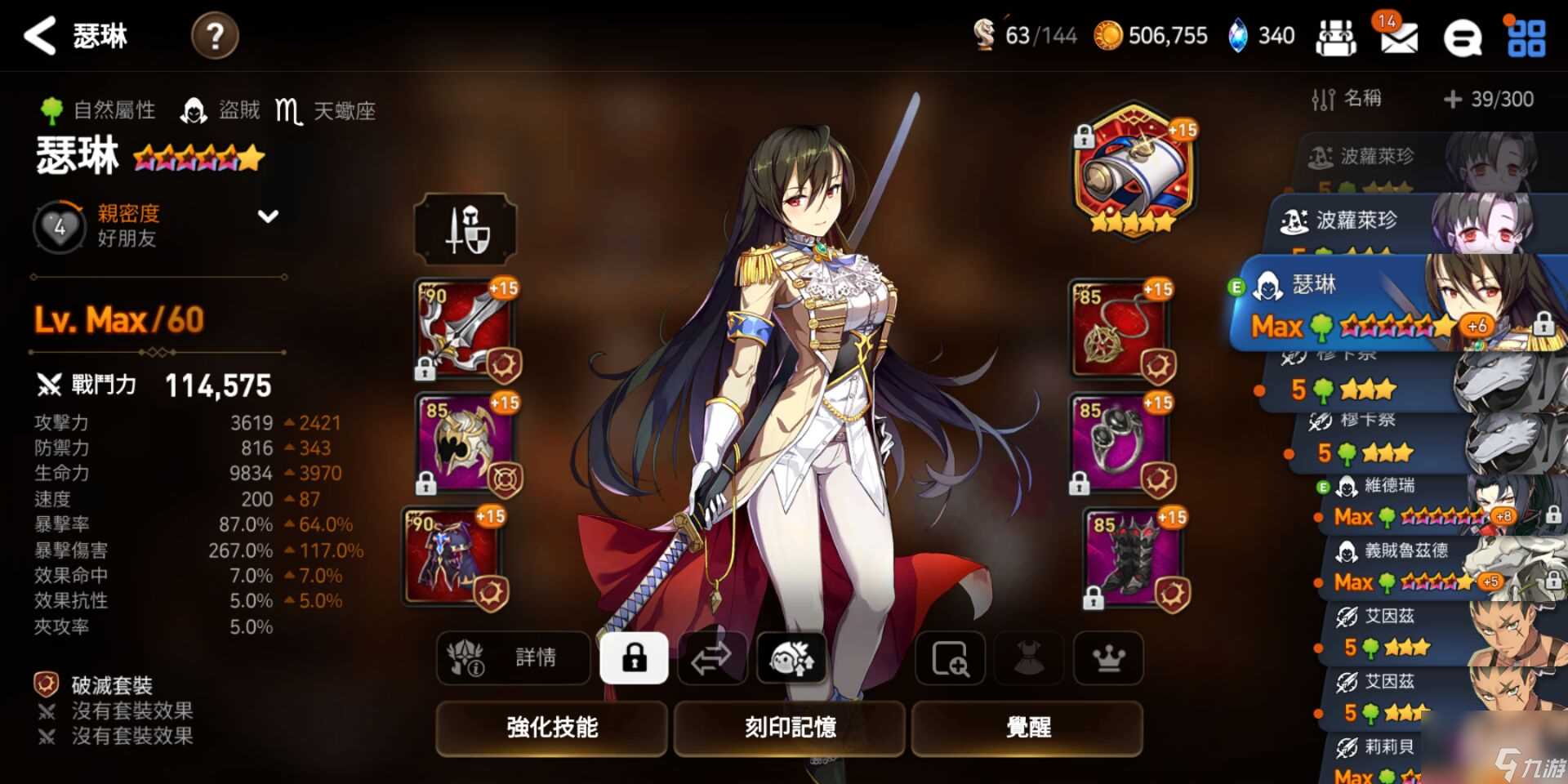
Task: Open the mailbox with 14 notifications
Action: tap(1398, 35)
